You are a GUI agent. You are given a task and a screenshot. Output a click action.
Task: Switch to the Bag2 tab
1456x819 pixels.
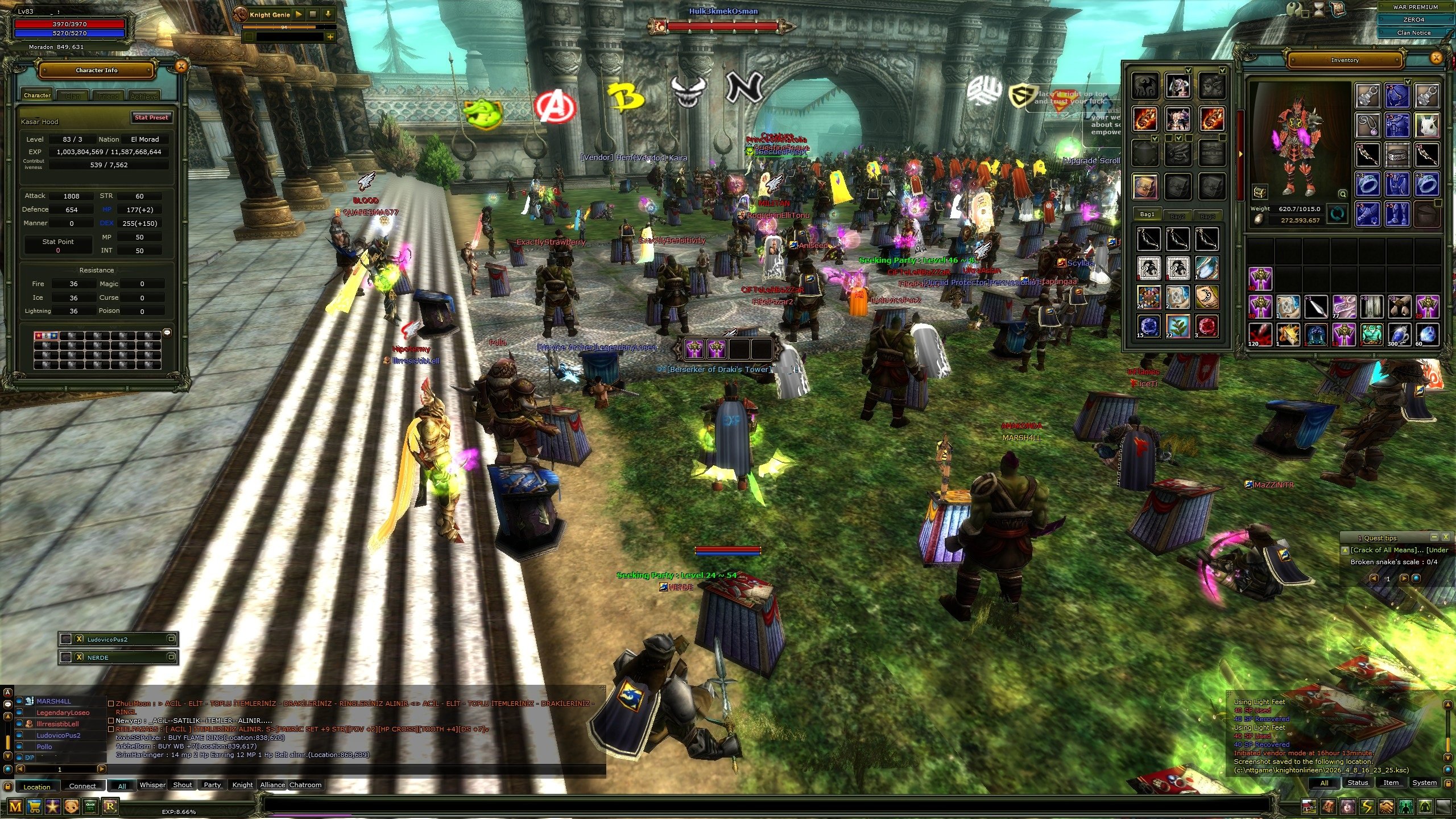pos(1177,216)
